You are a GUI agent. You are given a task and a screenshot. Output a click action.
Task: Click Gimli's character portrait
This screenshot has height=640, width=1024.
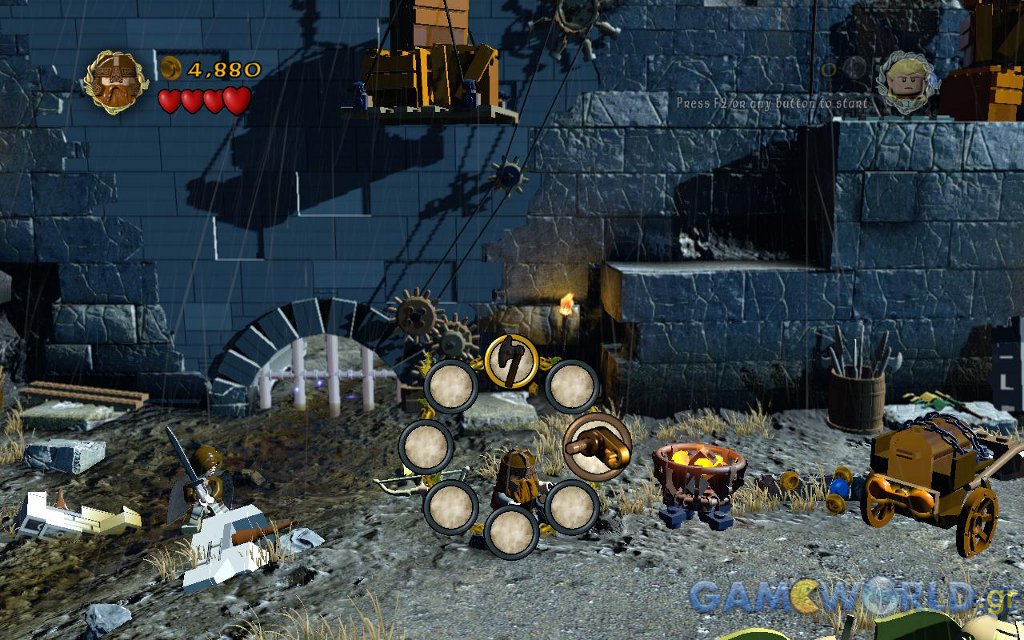pyautogui.click(x=116, y=82)
